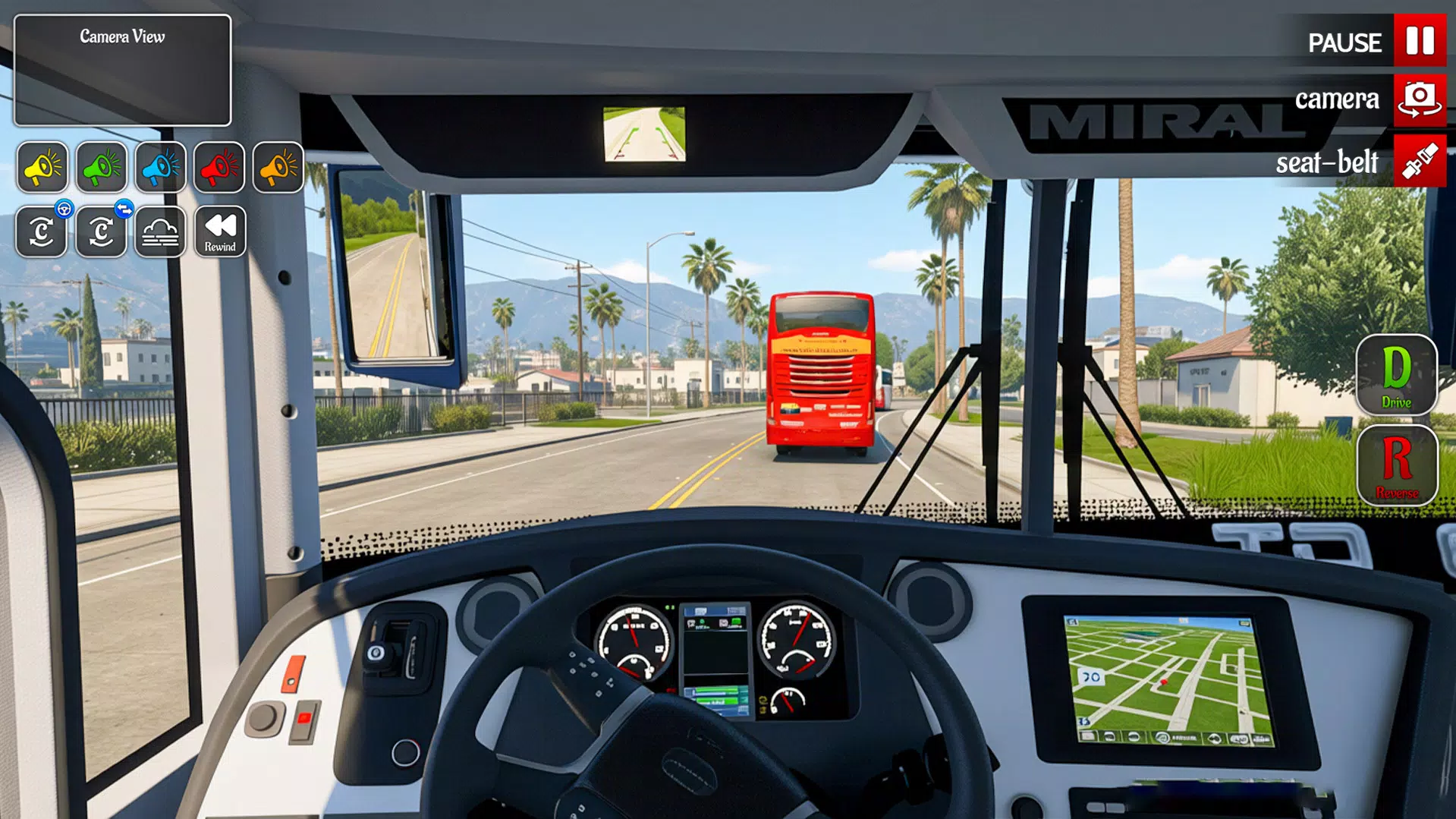Click the camera text label
This screenshot has width=1456, height=819.
point(1337,99)
